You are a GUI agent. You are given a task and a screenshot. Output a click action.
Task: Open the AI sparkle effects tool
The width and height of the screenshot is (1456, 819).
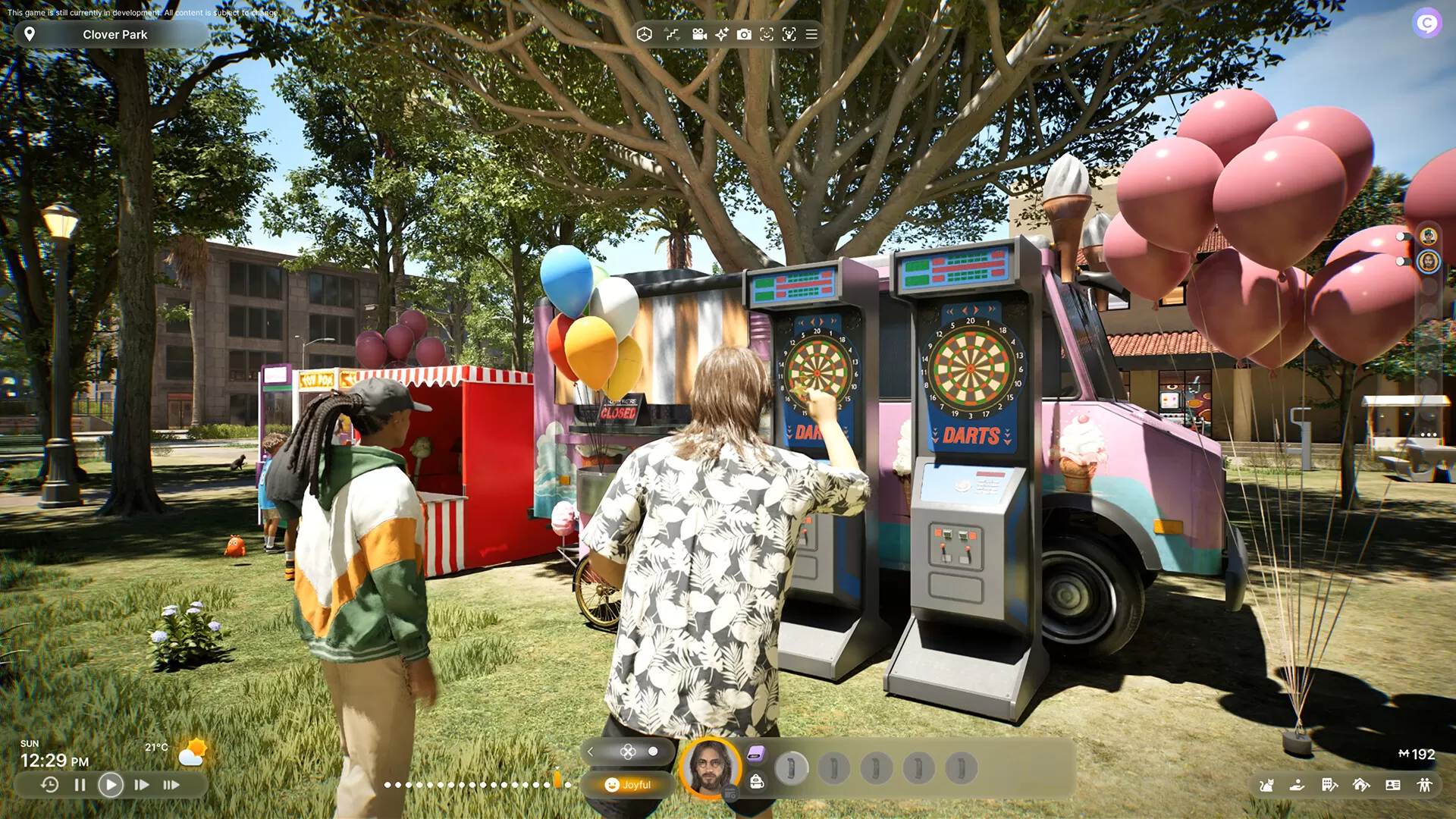pos(722,34)
